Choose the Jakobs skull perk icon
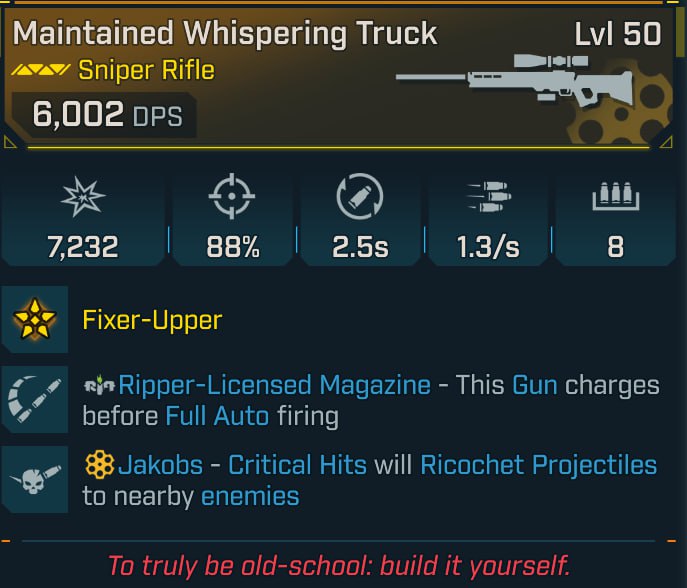The height and width of the screenshot is (588, 687). [35, 480]
